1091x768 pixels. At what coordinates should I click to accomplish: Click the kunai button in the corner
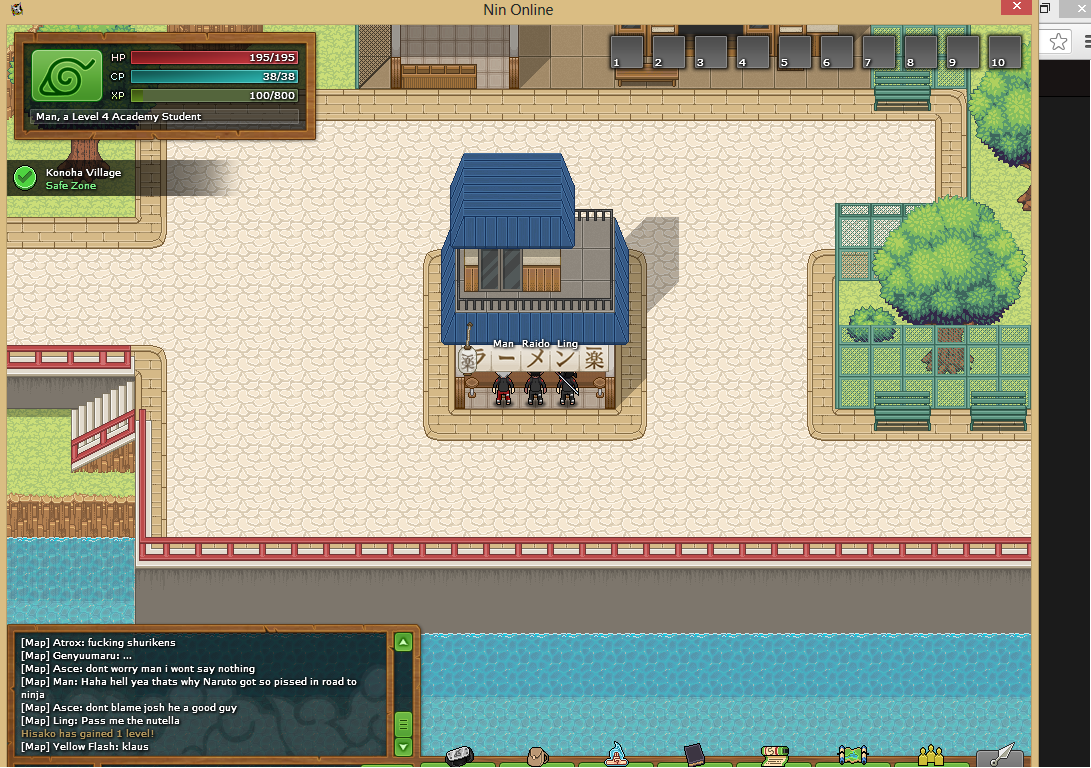(x=1000, y=755)
